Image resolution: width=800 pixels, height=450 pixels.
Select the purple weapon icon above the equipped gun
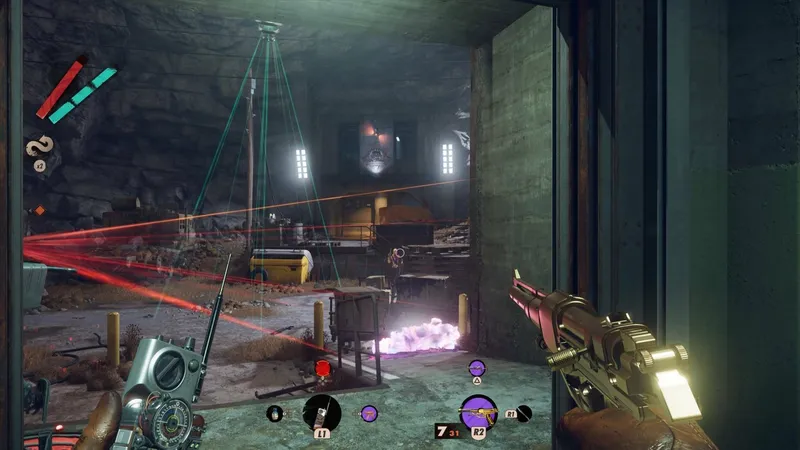click(x=477, y=369)
